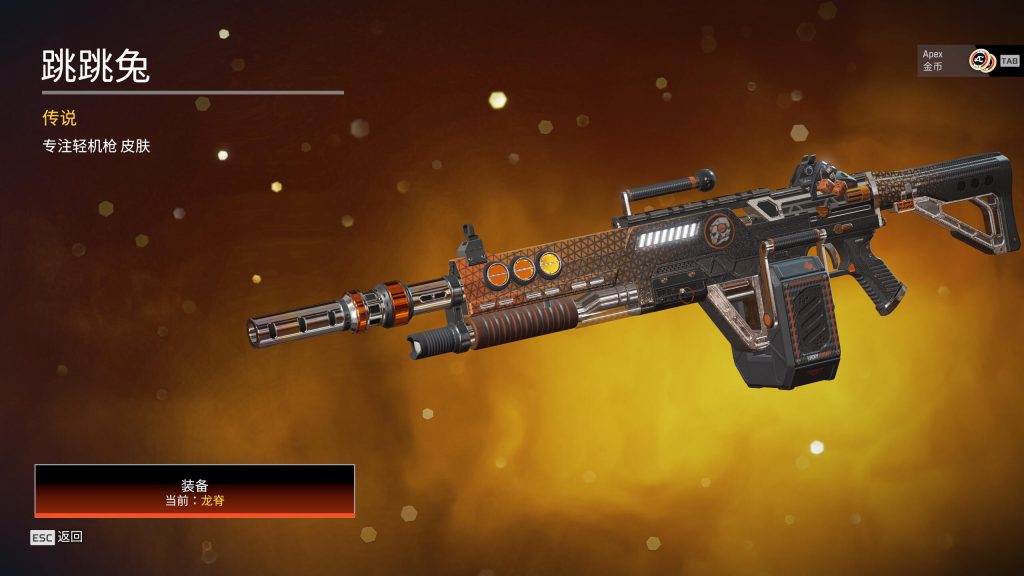Equip the 跳跳兔 weapon skin
The height and width of the screenshot is (576, 1024).
(x=195, y=490)
